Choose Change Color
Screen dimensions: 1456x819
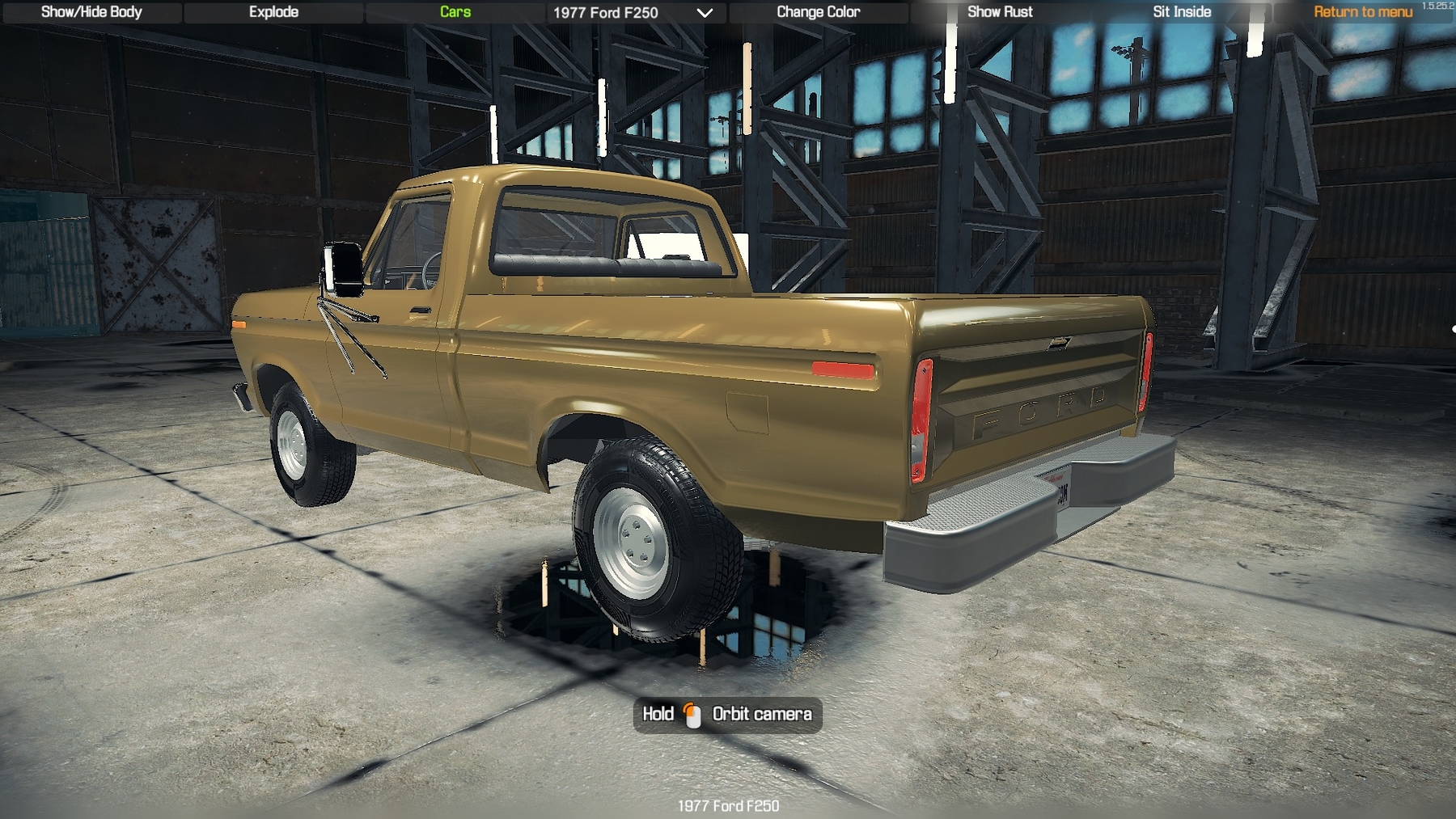(x=818, y=12)
